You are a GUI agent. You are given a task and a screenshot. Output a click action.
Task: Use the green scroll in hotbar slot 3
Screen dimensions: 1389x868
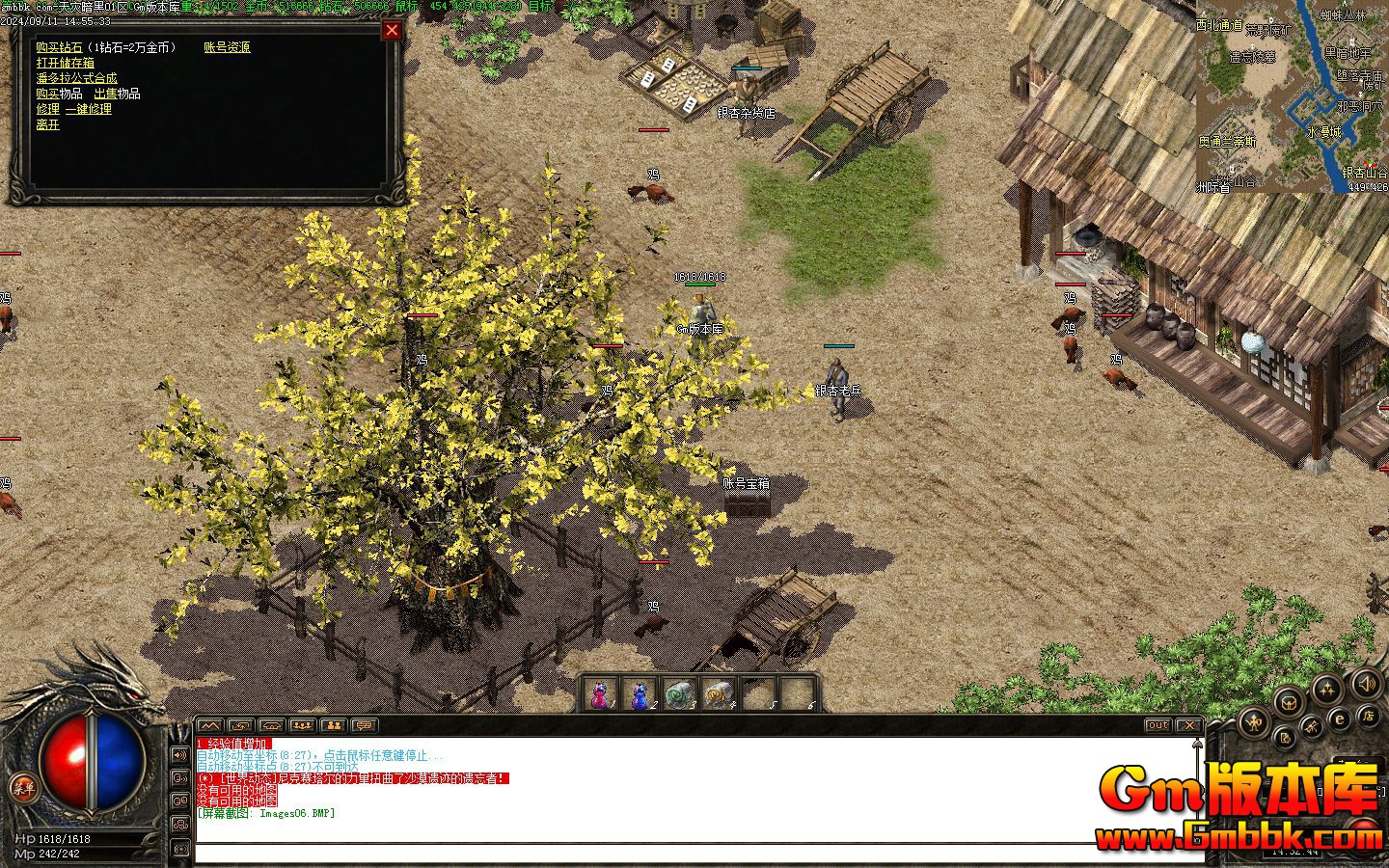point(679,694)
